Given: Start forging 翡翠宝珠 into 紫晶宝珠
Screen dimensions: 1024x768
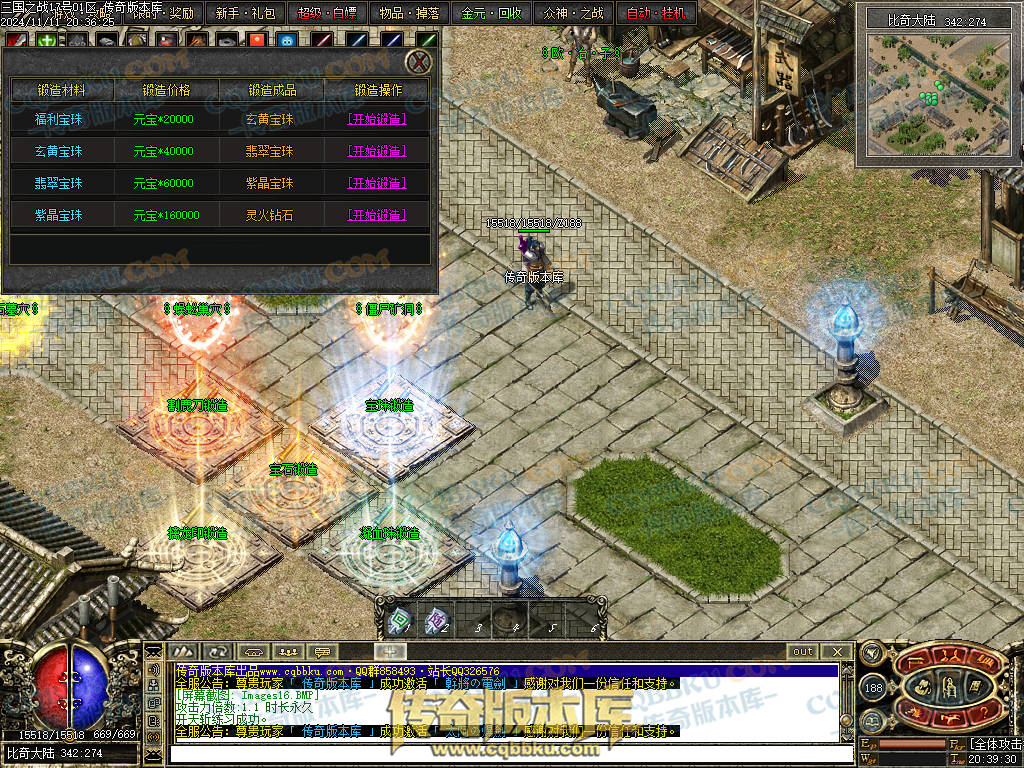Looking at the screenshot, I should (x=376, y=183).
